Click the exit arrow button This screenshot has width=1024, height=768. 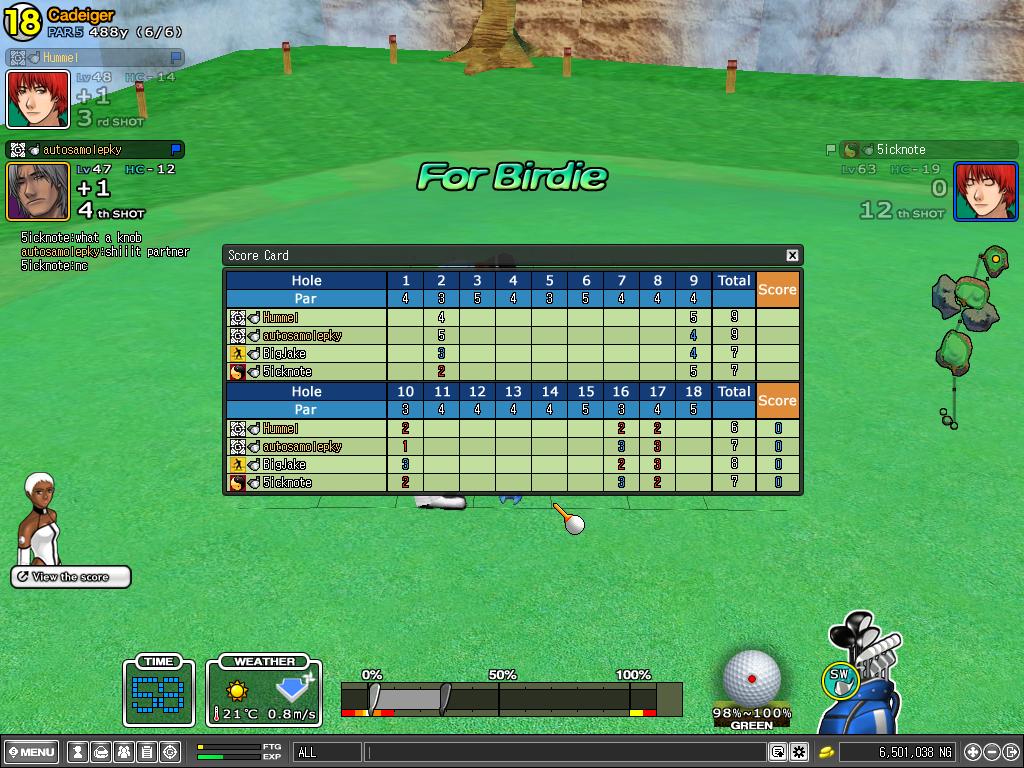click(x=1010, y=752)
